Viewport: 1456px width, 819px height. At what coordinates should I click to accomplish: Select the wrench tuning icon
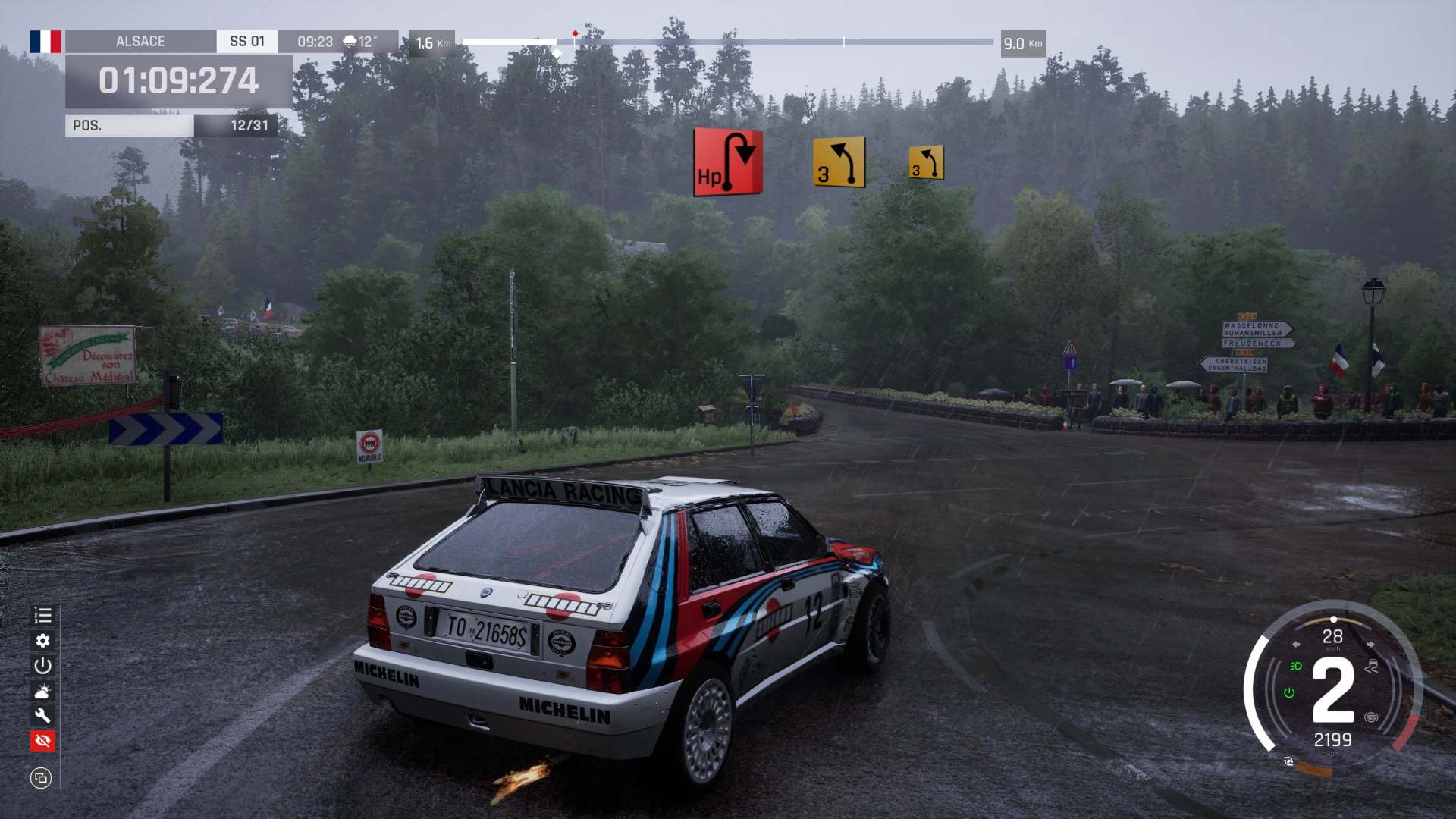[x=42, y=715]
